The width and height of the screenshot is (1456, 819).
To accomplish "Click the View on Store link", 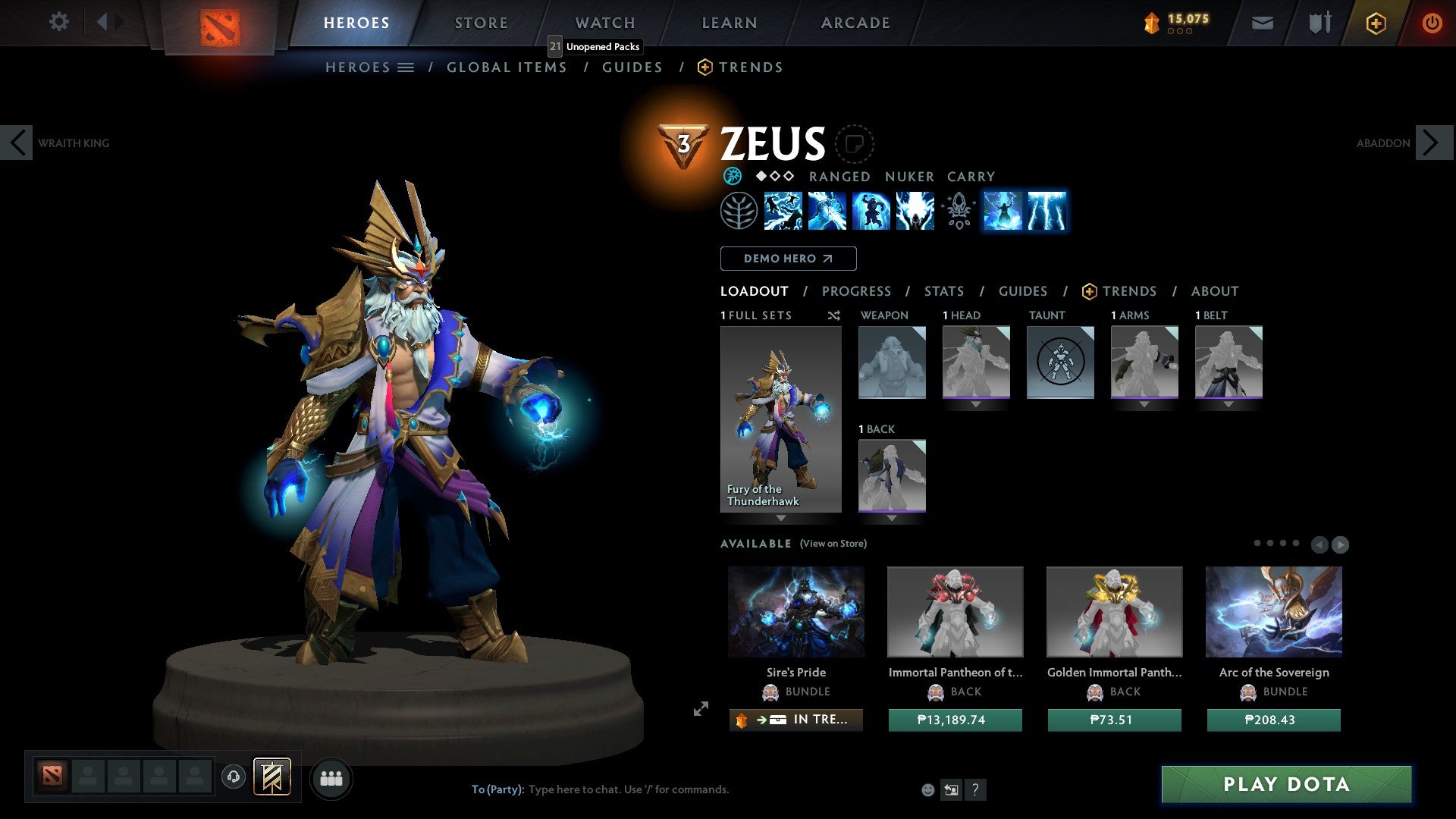I will (833, 544).
